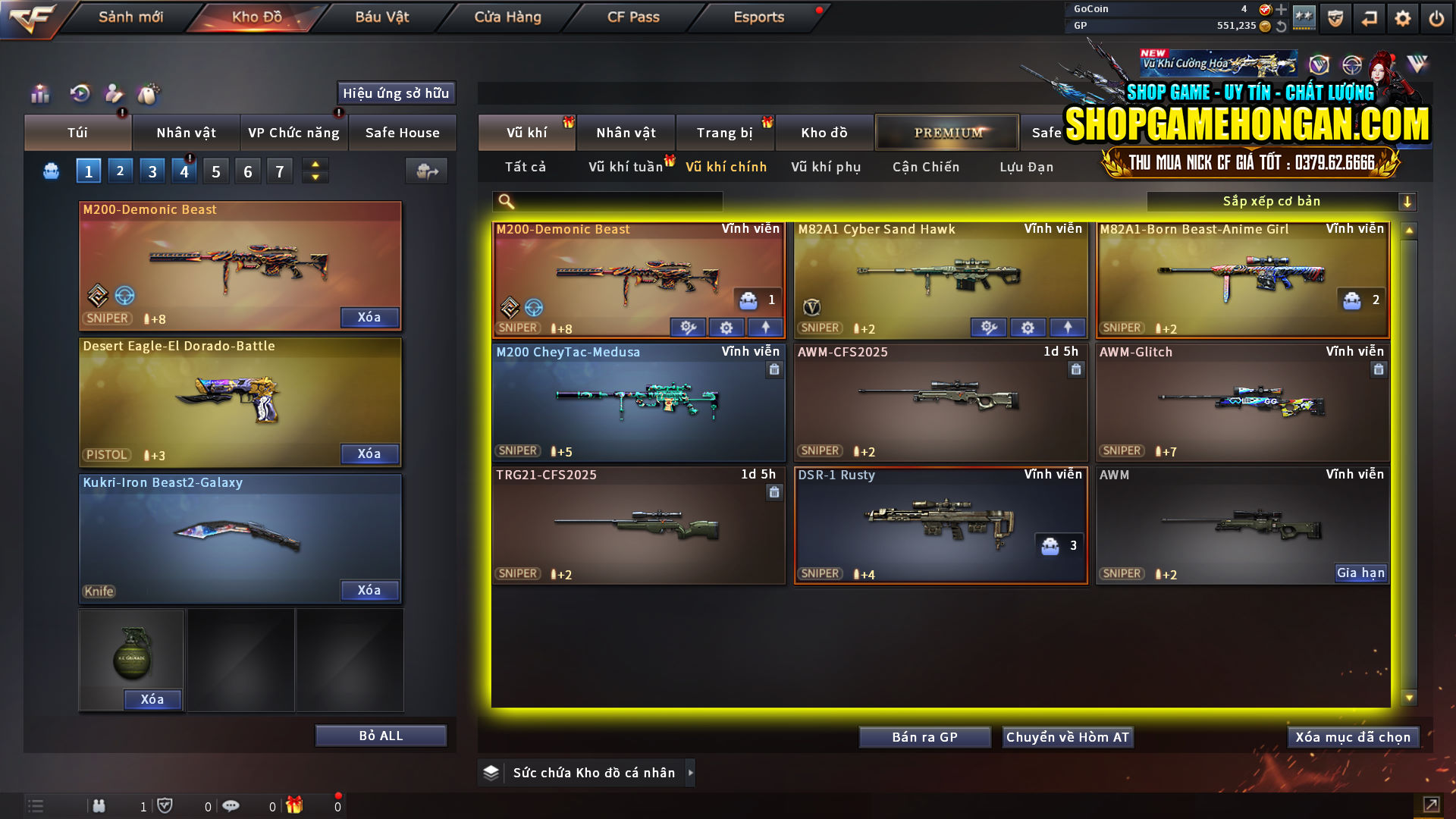
Task: Open the chat bubble icon in bottom bar
Action: (231, 806)
